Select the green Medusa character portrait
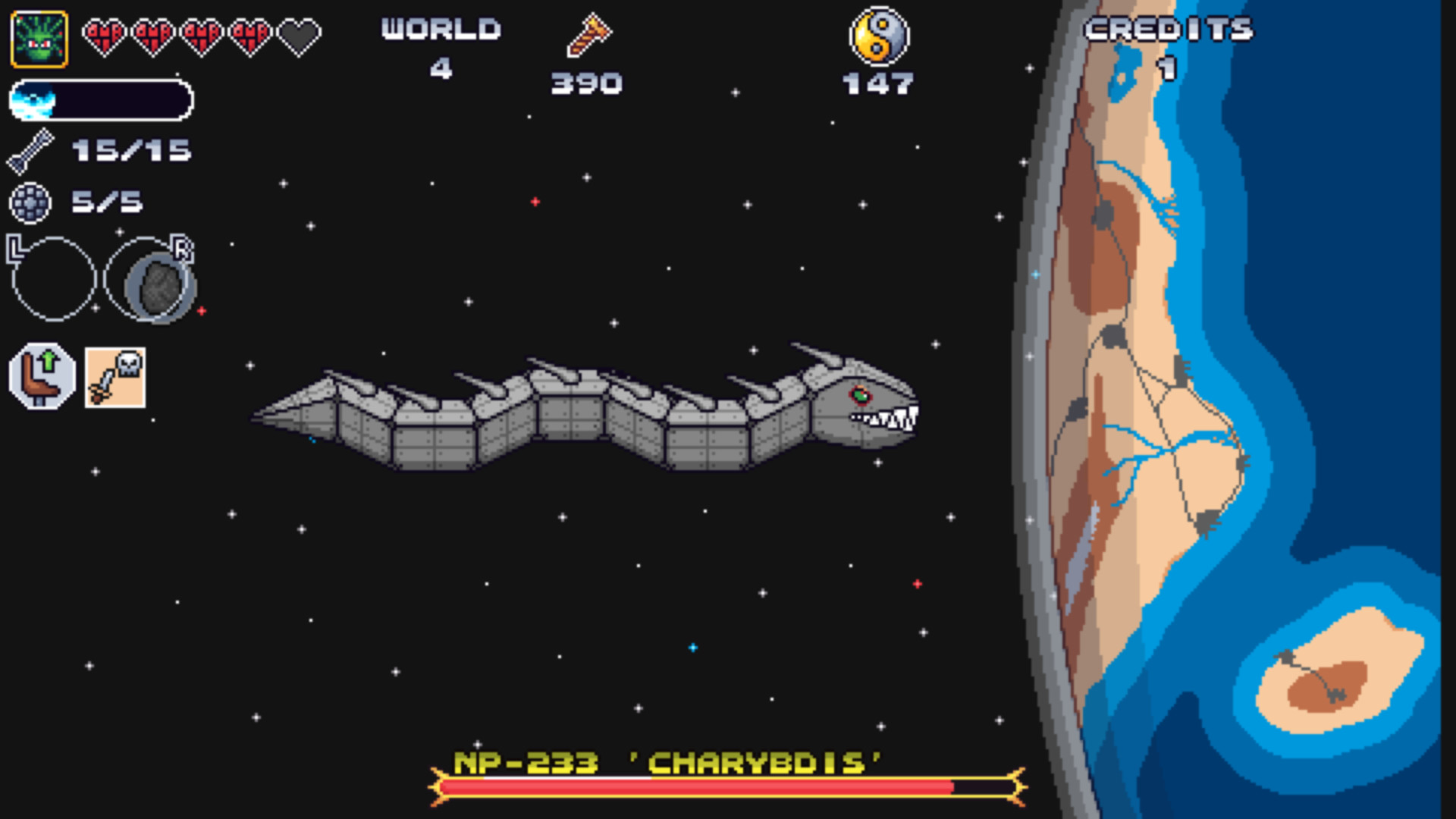Screen dimensions: 1456x819 tap(39, 36)
